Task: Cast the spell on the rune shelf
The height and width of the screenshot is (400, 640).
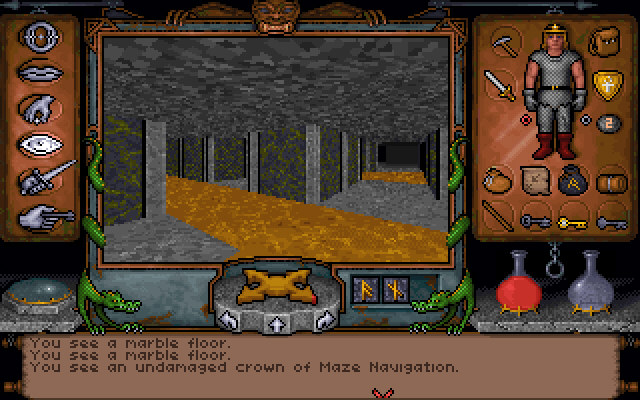Action: click(x=381, y=290)
